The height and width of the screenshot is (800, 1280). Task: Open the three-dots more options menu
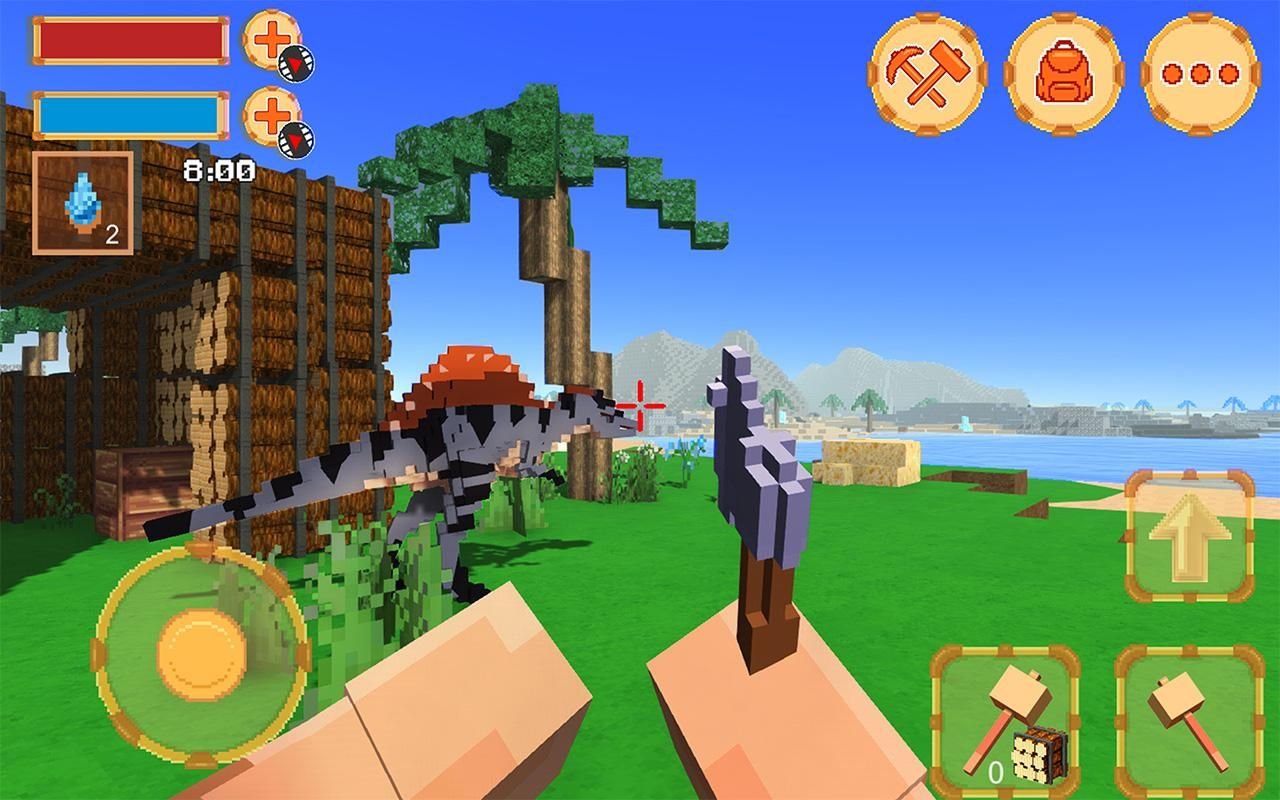point(1200,73)
